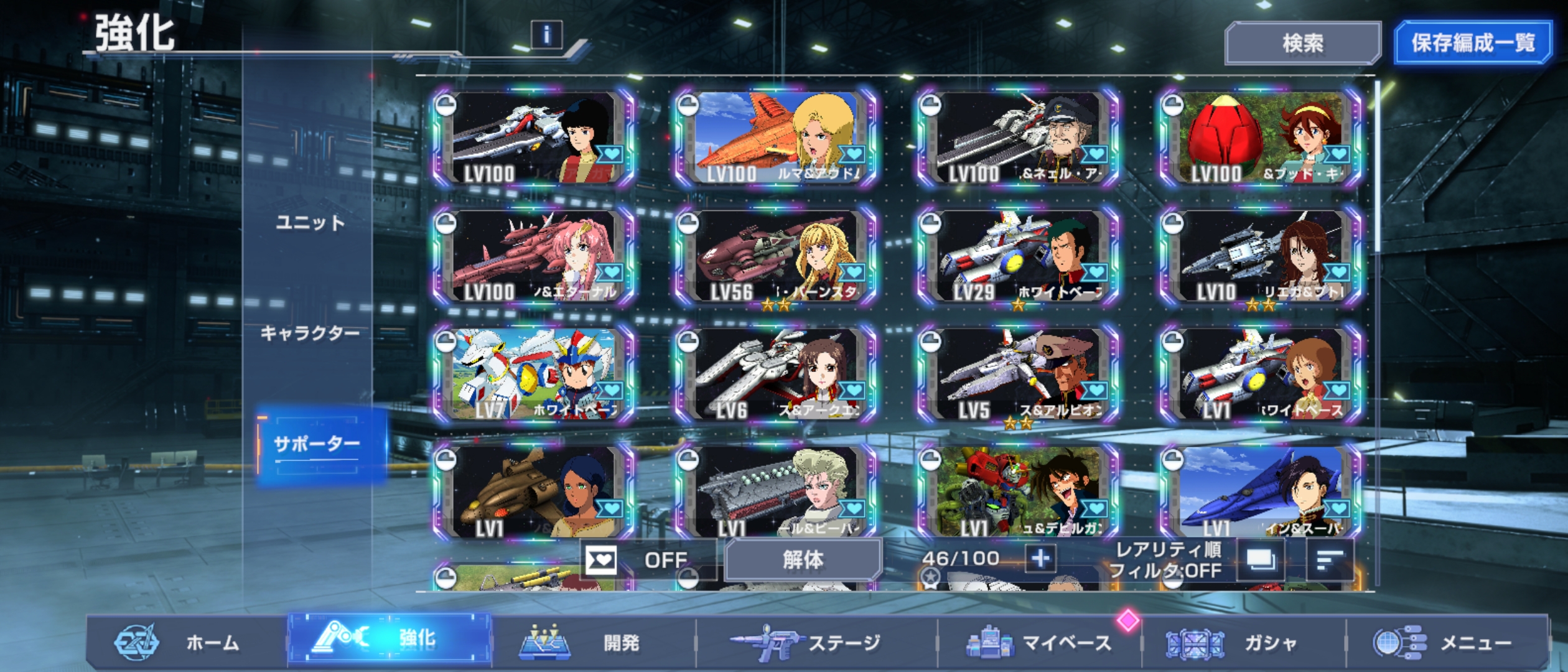Image resolution: width=1568 pixels, height=672 pixels.
Task: Expand supporter capacity with the plus button
Action: (1040, 558)
